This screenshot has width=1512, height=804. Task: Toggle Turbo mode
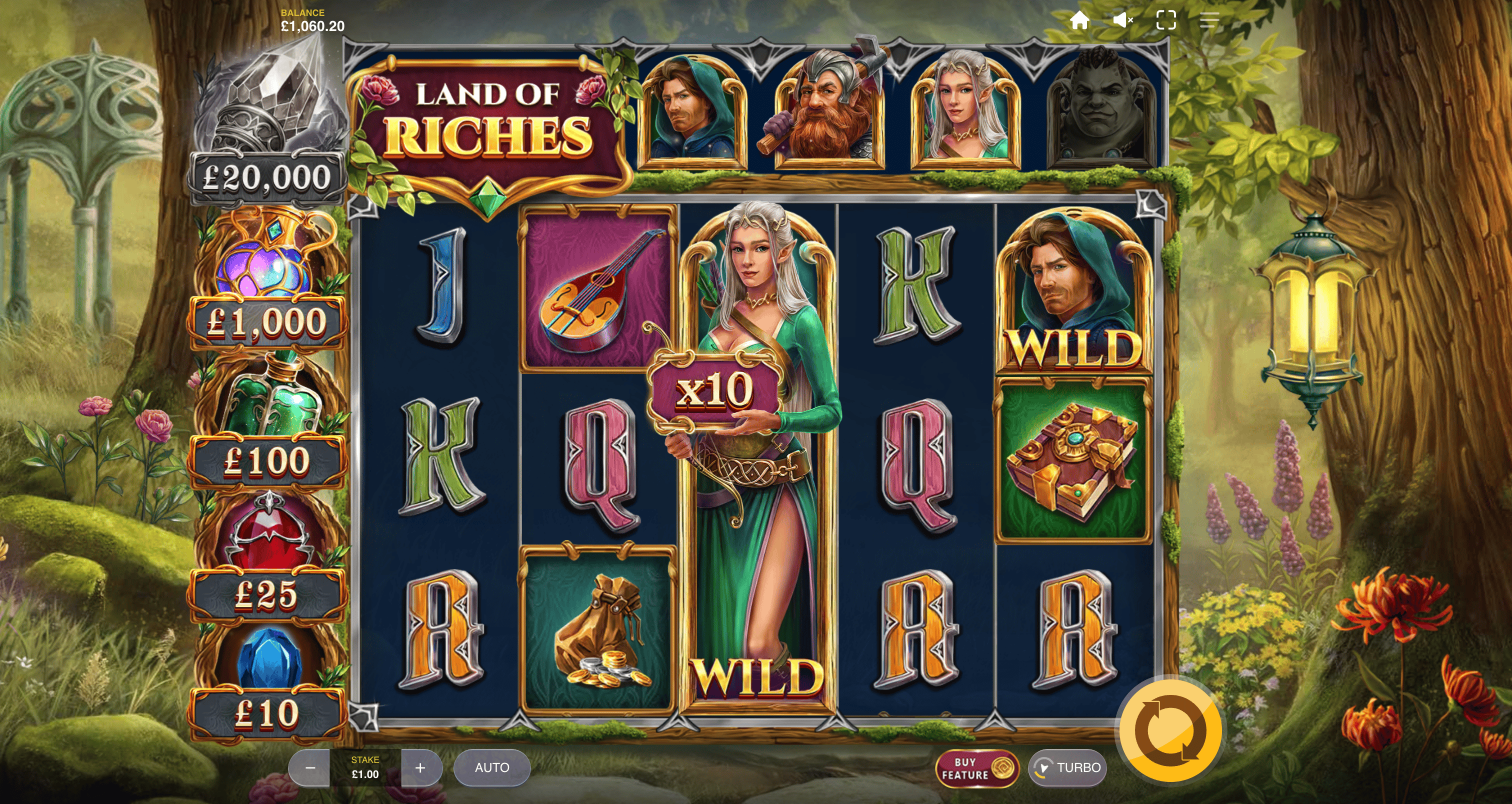point(1067,767)
